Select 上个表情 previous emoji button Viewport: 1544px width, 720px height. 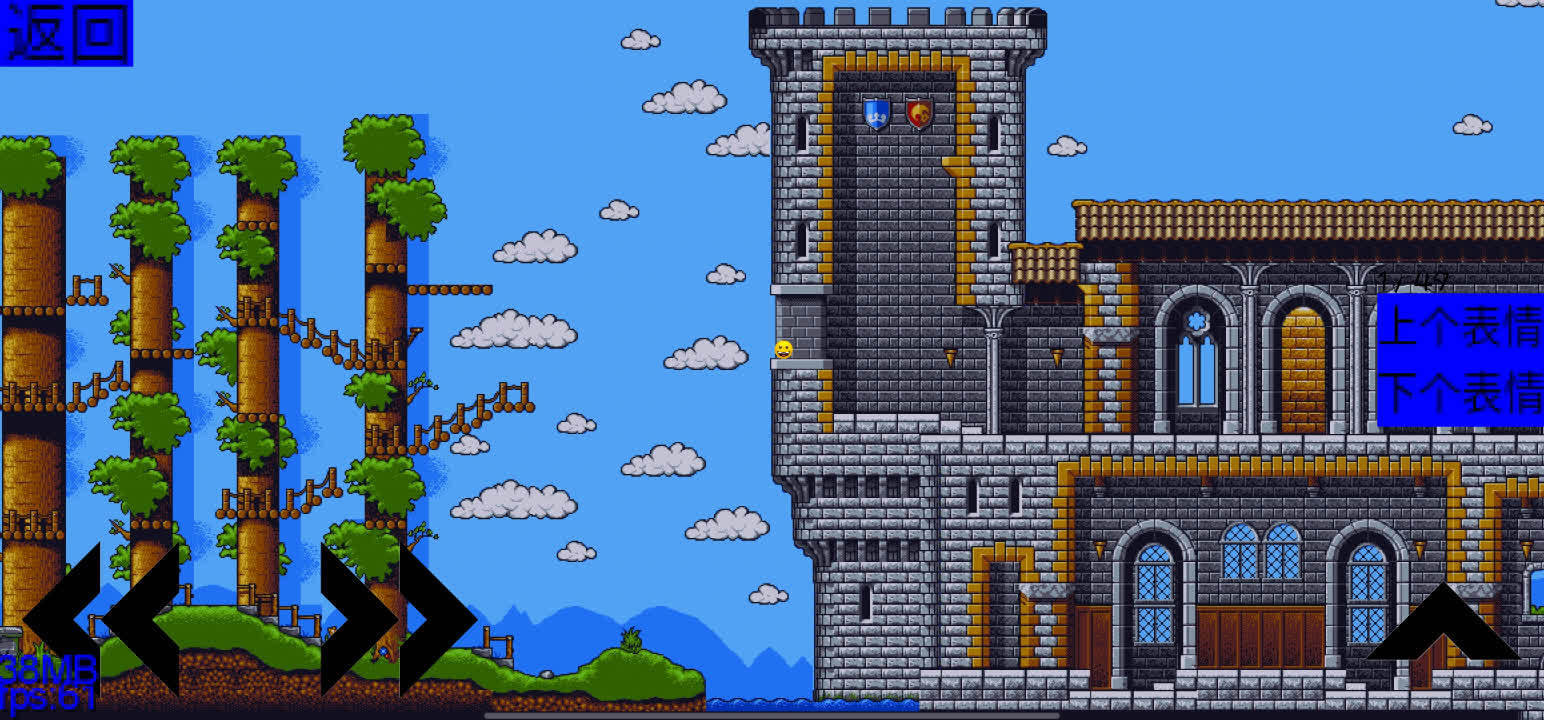1460,327
